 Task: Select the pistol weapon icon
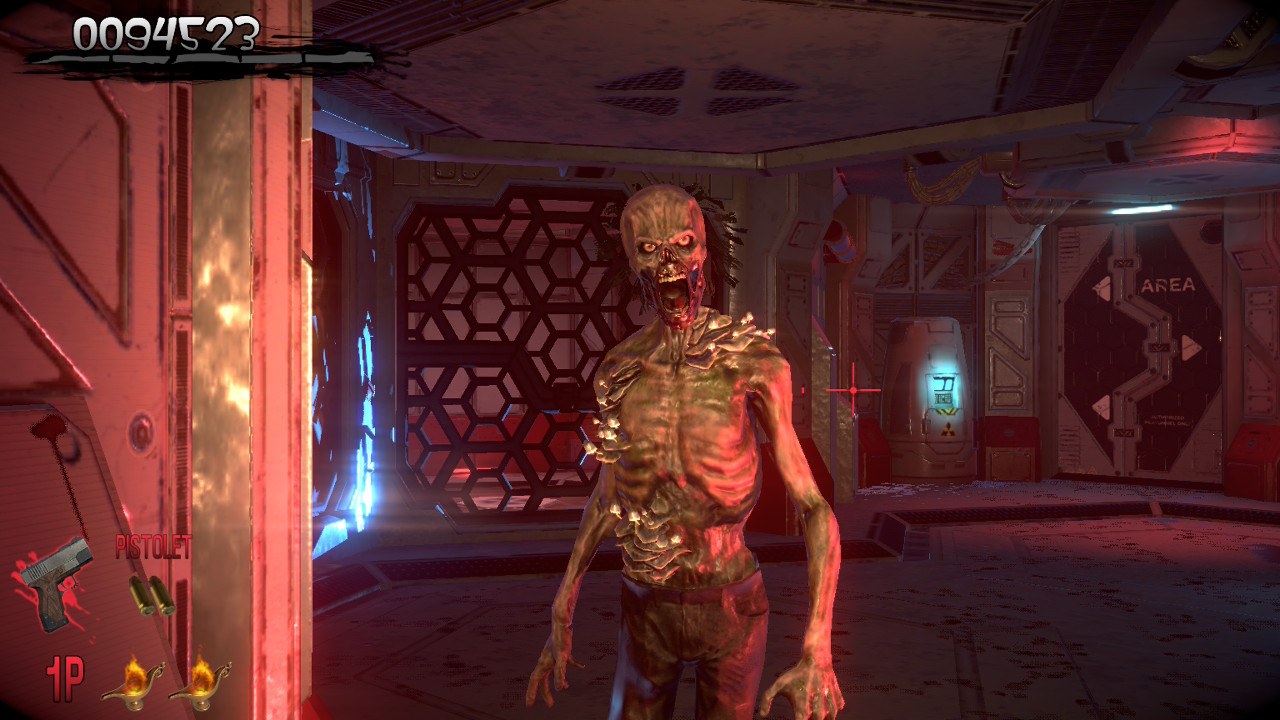click(x=55, y=581)
